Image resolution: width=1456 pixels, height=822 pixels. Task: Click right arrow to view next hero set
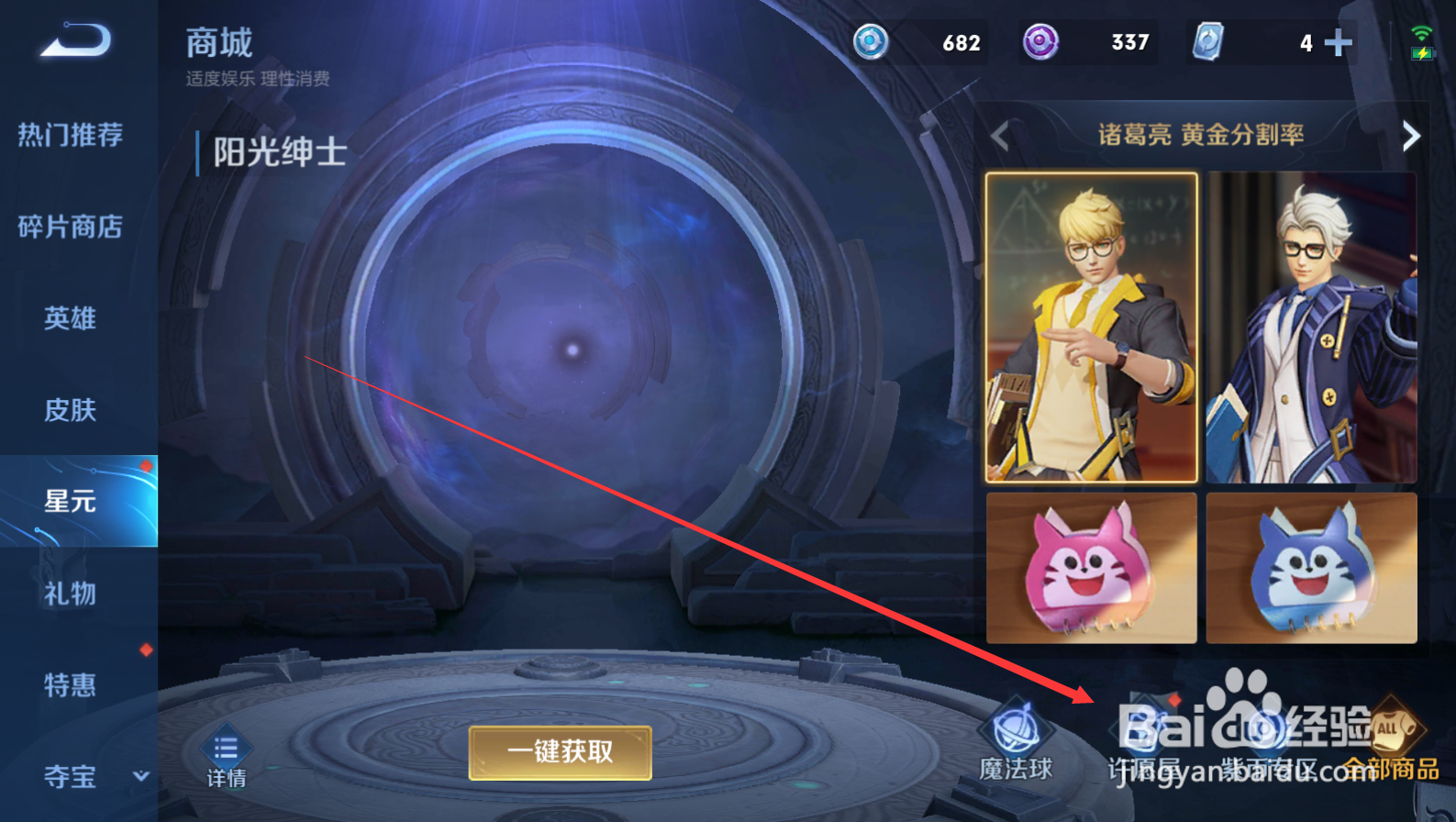1410,136
